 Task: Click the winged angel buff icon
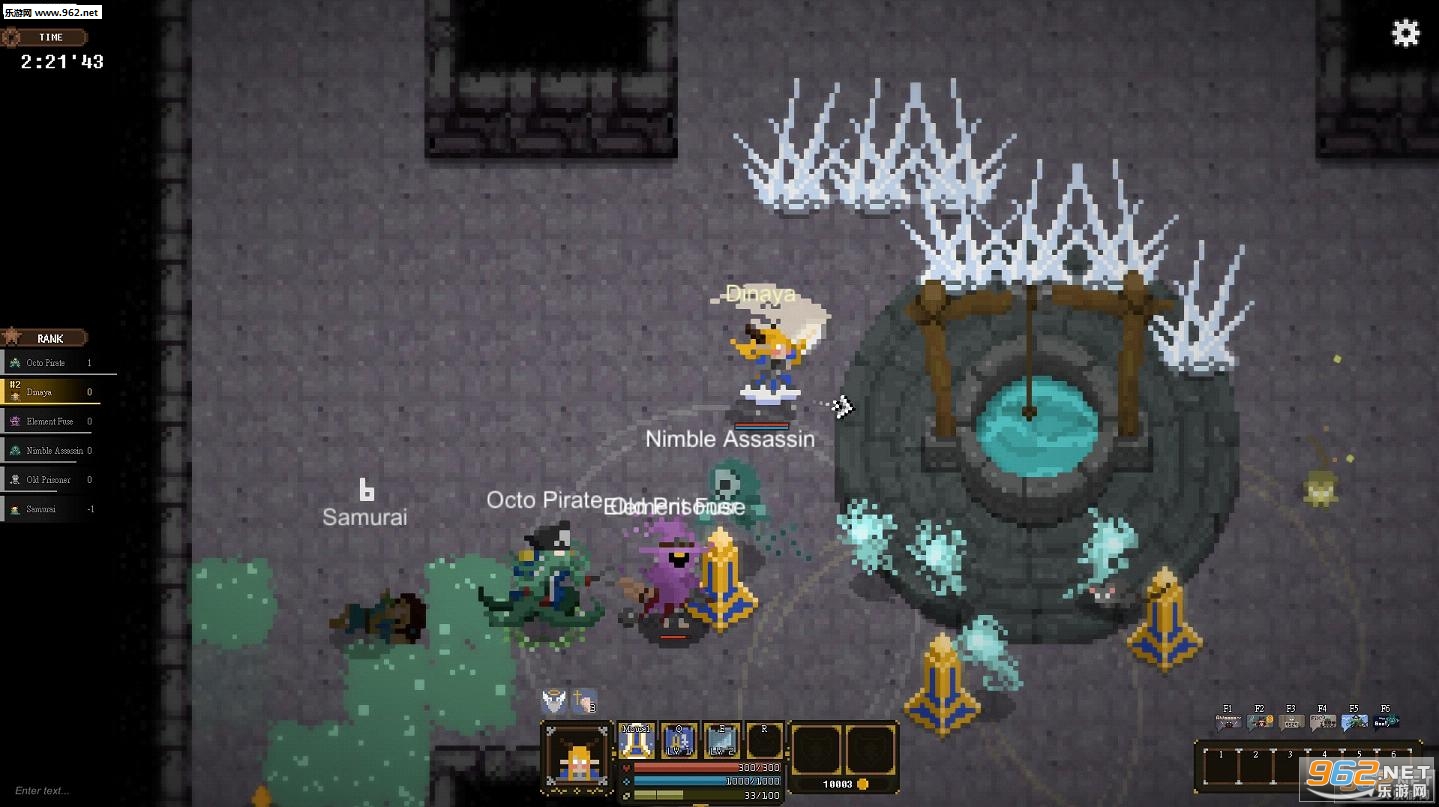click(554, 701)
